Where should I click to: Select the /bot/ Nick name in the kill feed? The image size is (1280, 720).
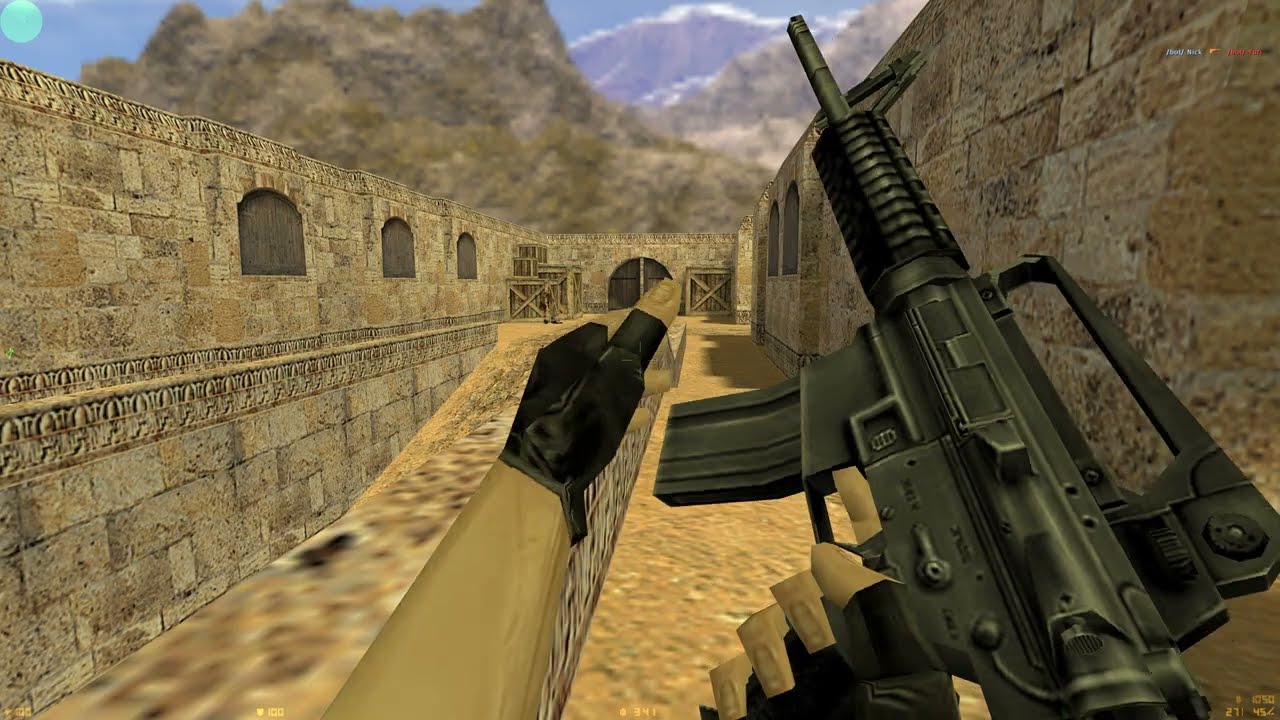1184,51
